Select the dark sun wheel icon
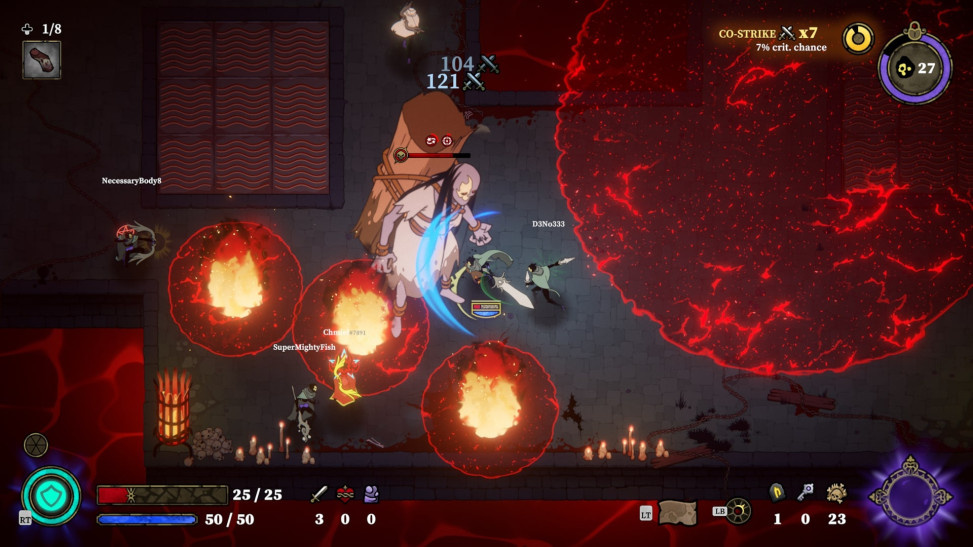This screenshot has height=547, width=973. [738, 511]
